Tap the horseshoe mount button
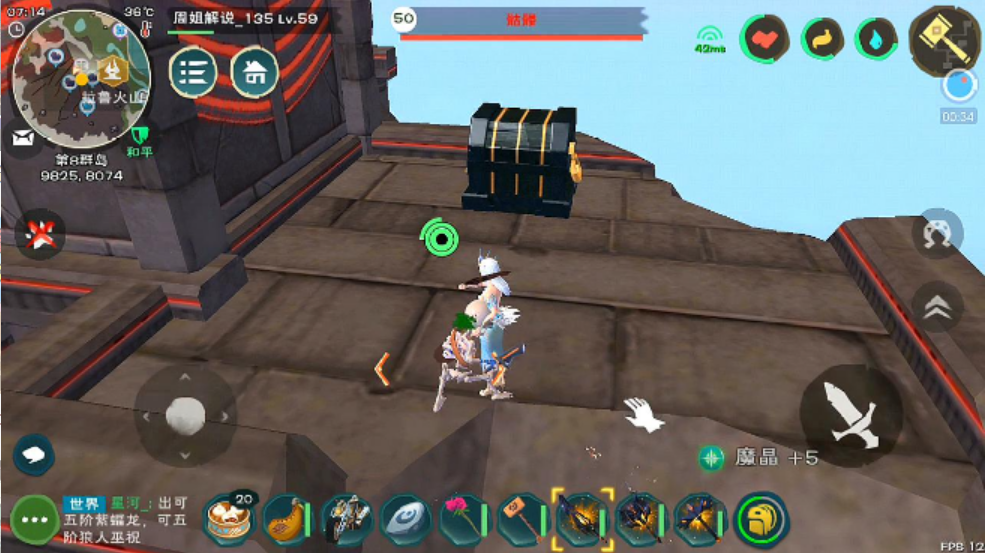 [937, 235]
